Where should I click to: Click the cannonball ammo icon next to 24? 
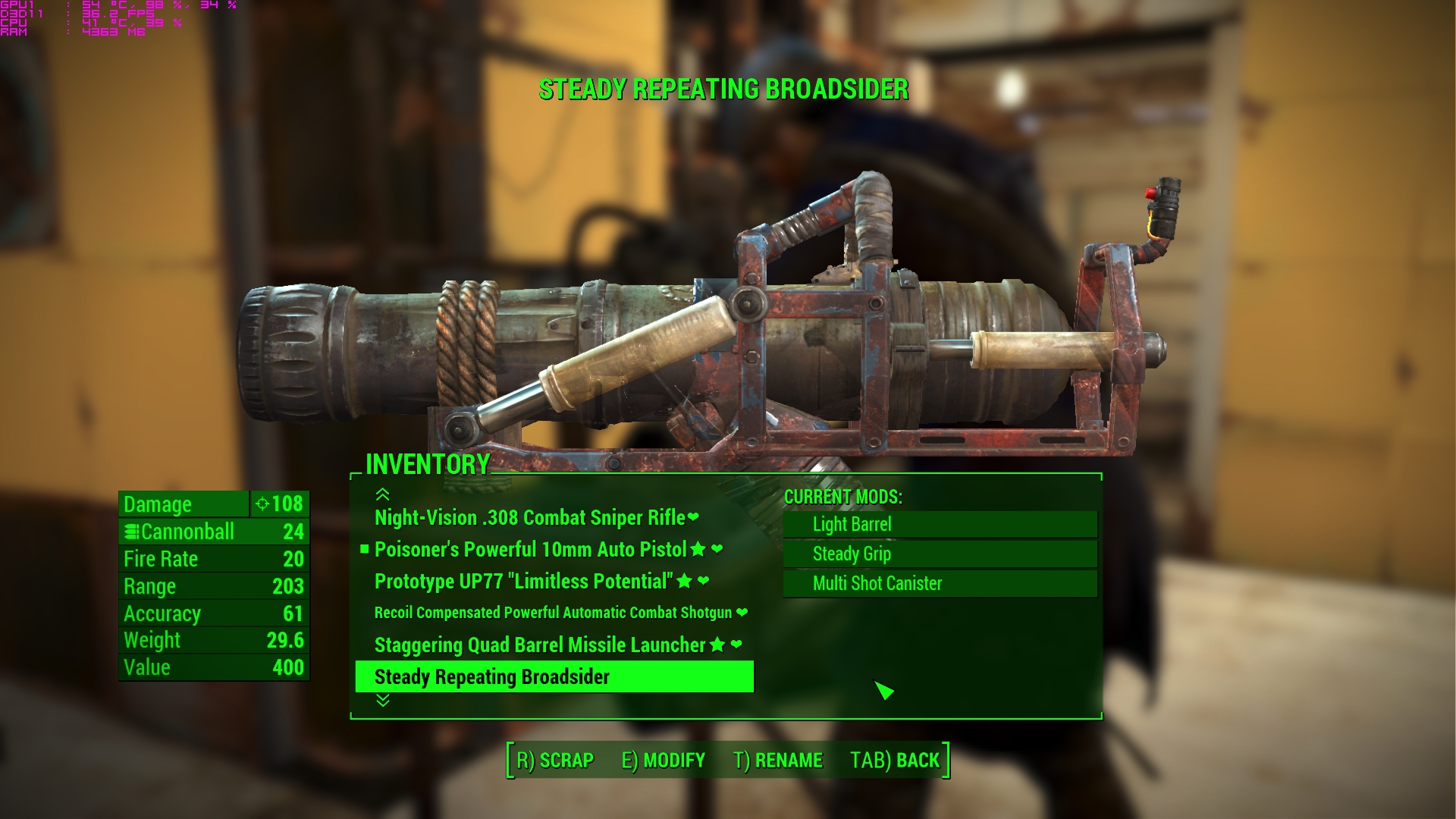(130, 532)
